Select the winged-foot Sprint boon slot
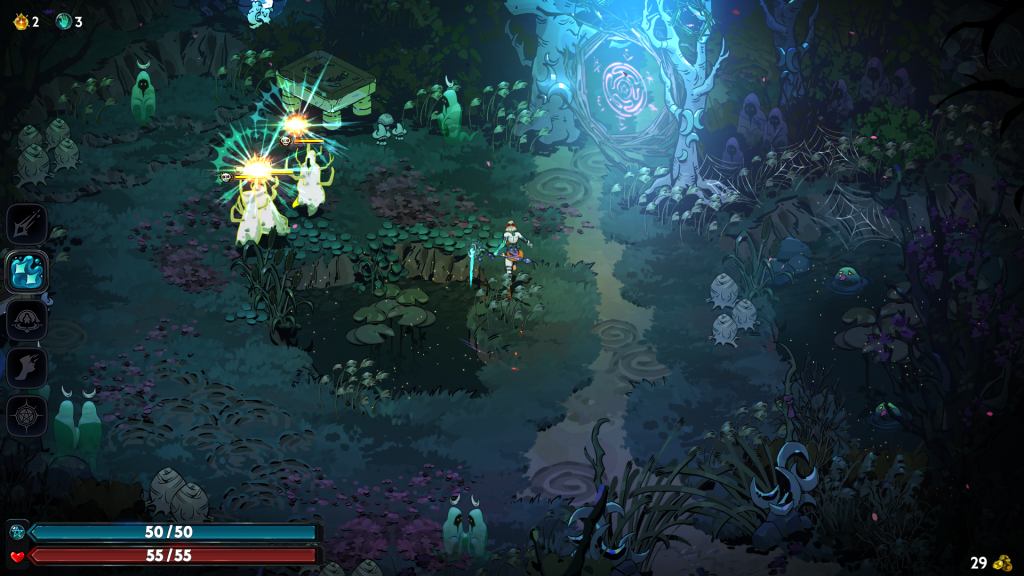This screenshot has height=576, width=1024. [27, 367]
